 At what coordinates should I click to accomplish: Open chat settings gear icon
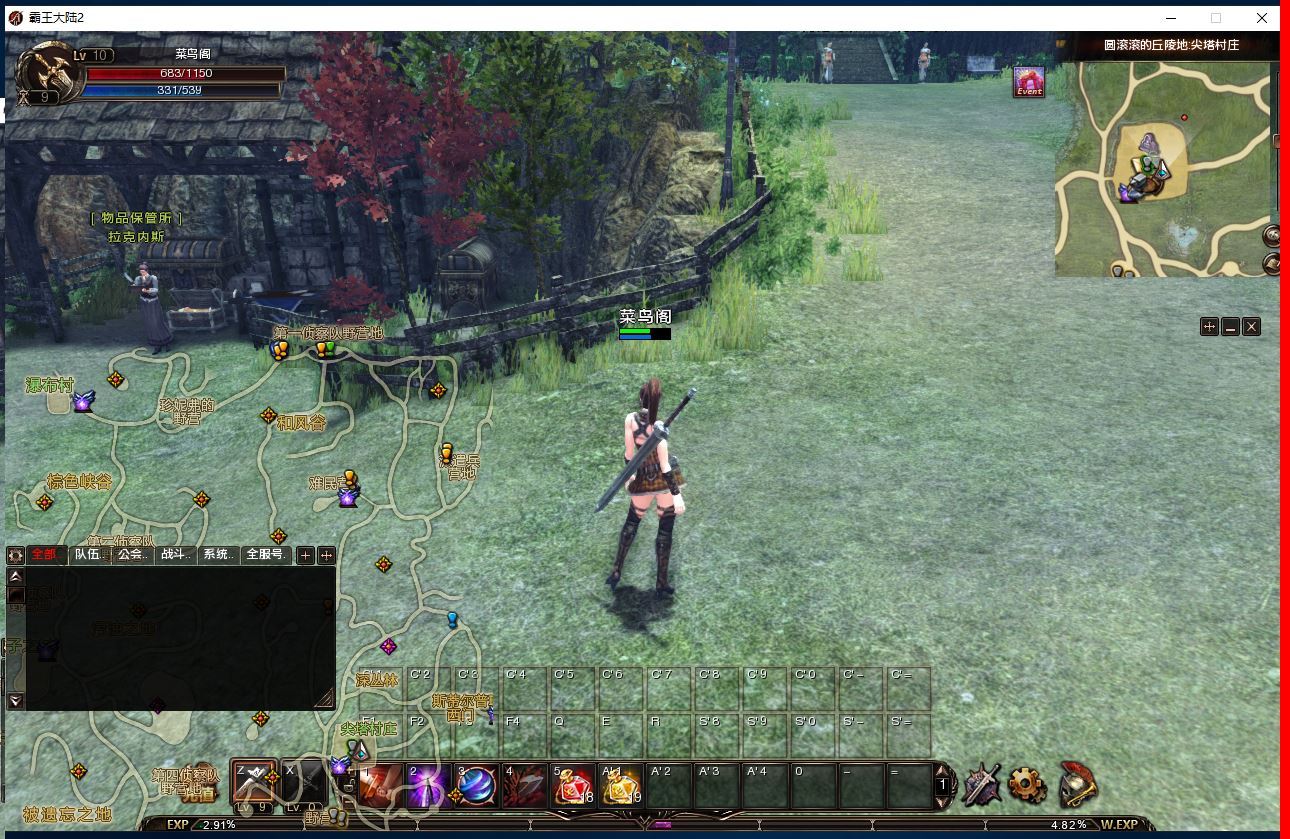pos(16,555)
